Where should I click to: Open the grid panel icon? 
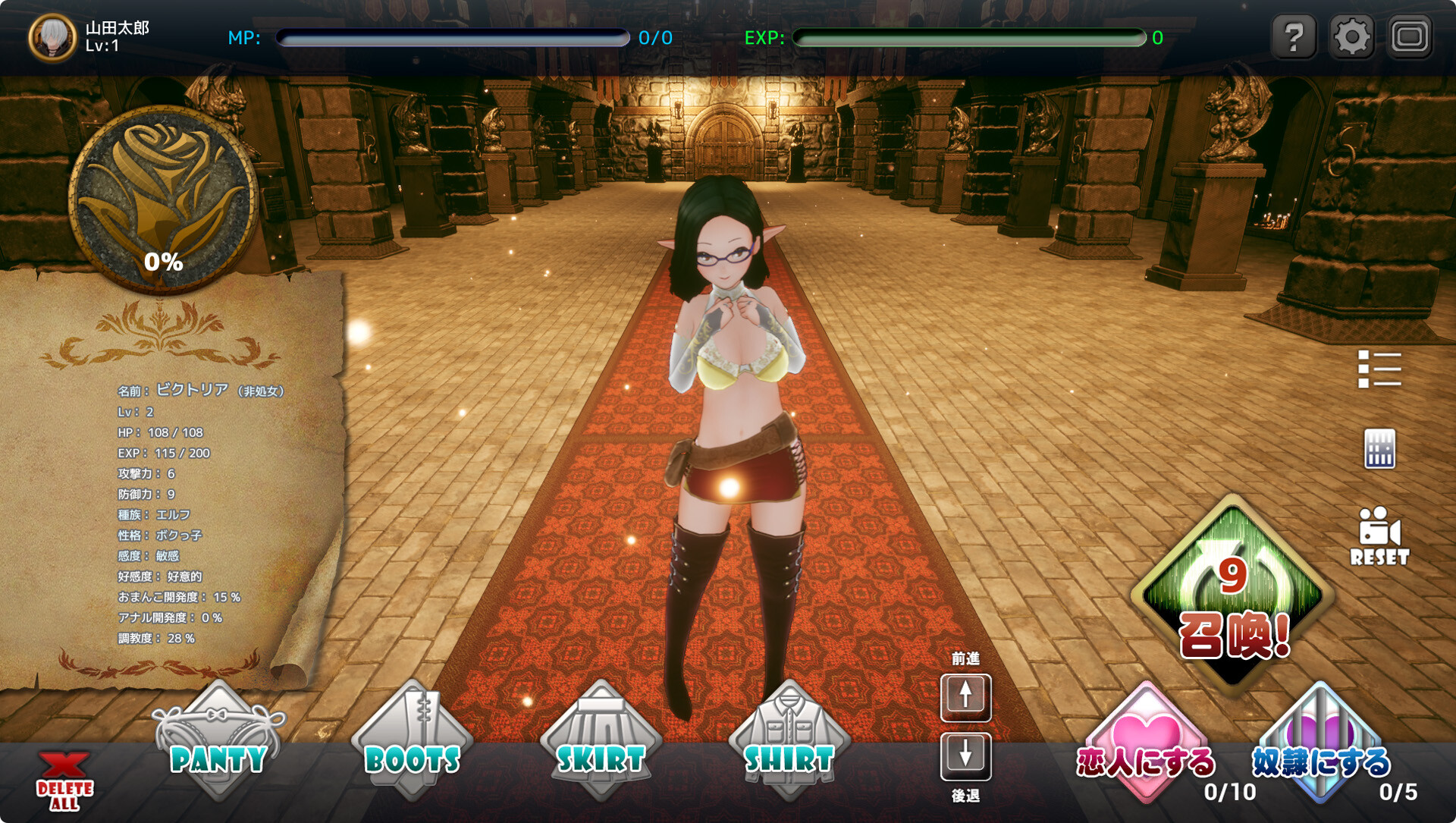(x=1379, y=449)
